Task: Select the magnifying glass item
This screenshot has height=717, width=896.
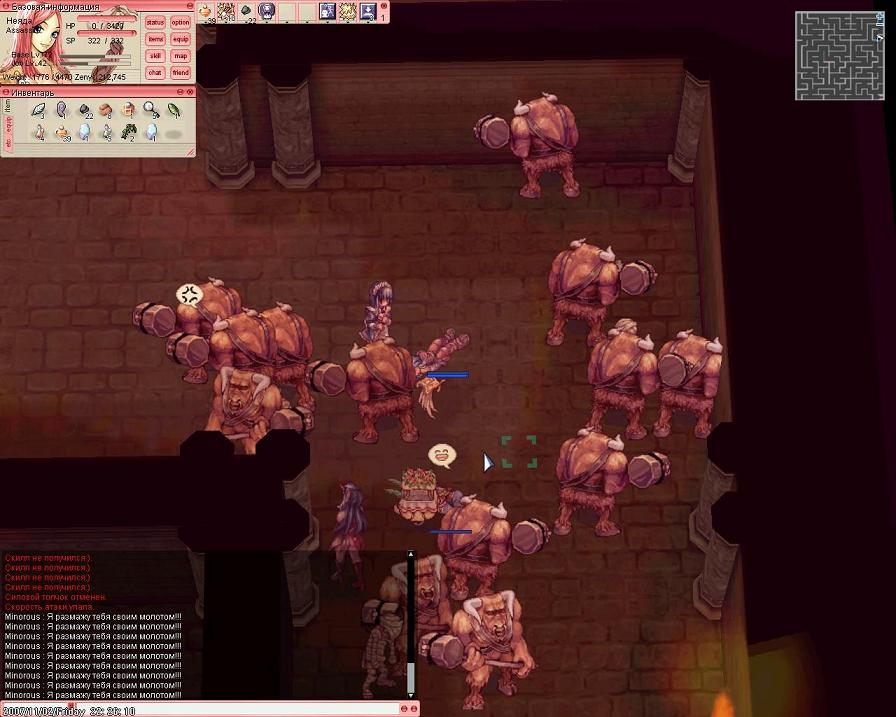Action: (x=150, y=109)
